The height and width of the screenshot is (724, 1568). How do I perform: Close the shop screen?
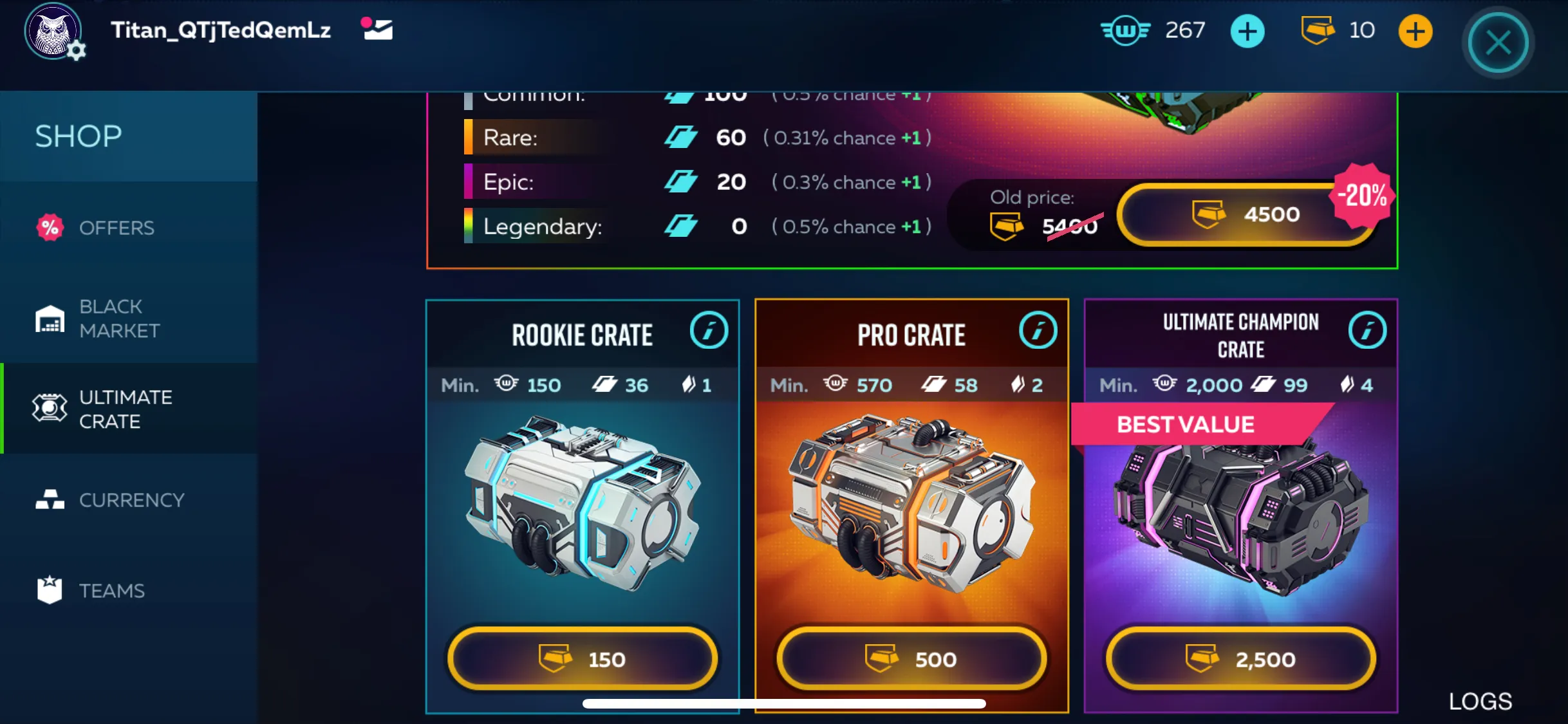click(x=1498, y=44)
